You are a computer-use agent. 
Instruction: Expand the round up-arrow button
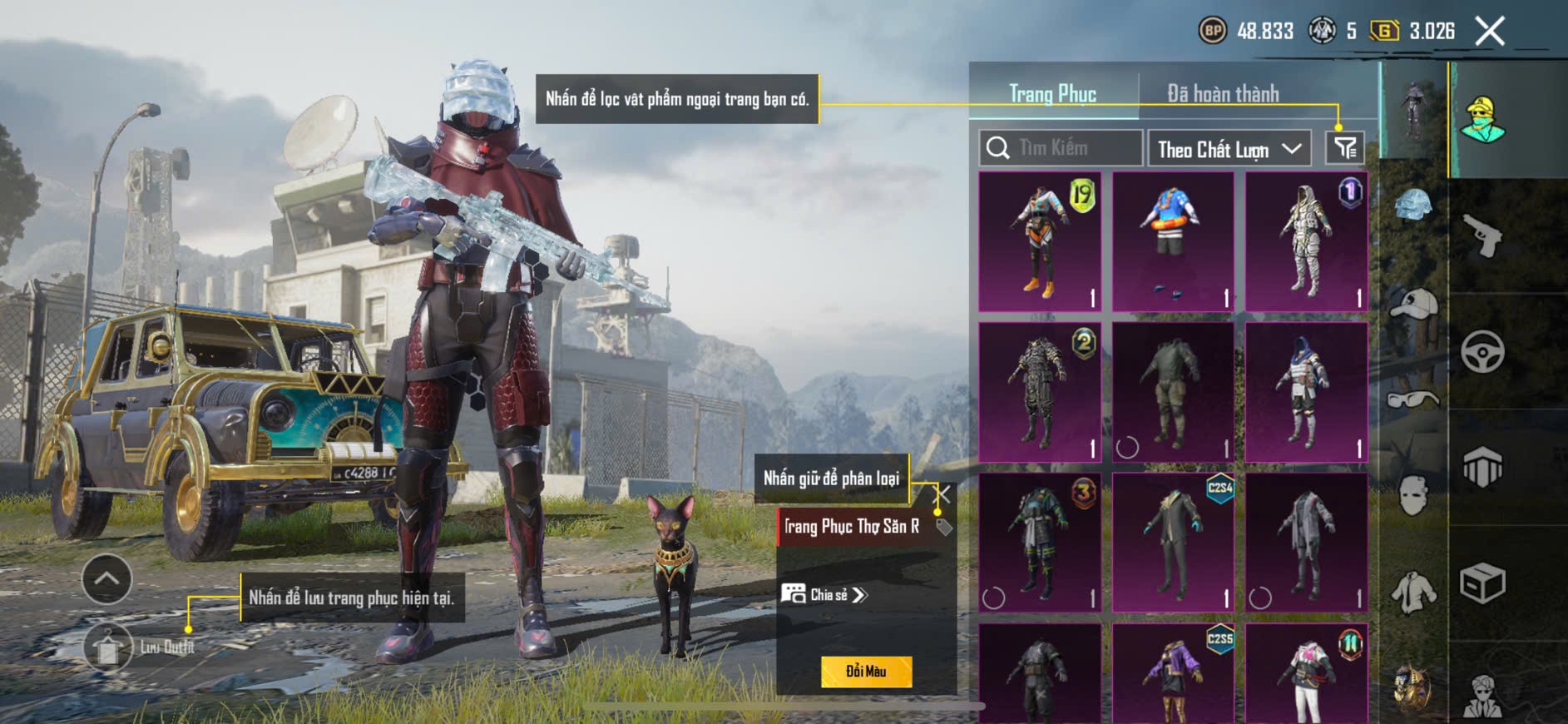point(107,578)
